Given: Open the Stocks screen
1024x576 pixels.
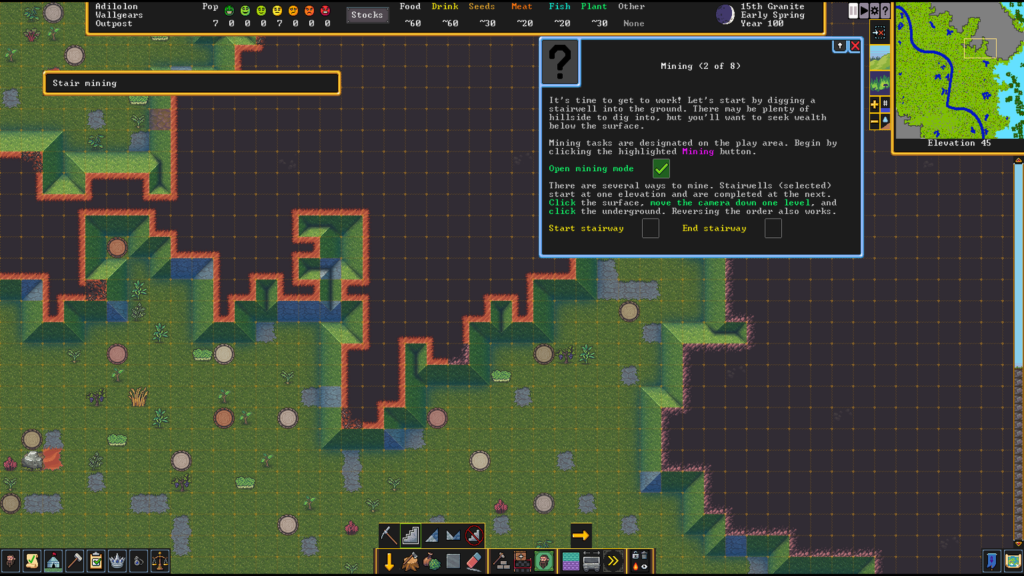Looking at the screenshot, I should pyautogui.click(x=367, y=15).
